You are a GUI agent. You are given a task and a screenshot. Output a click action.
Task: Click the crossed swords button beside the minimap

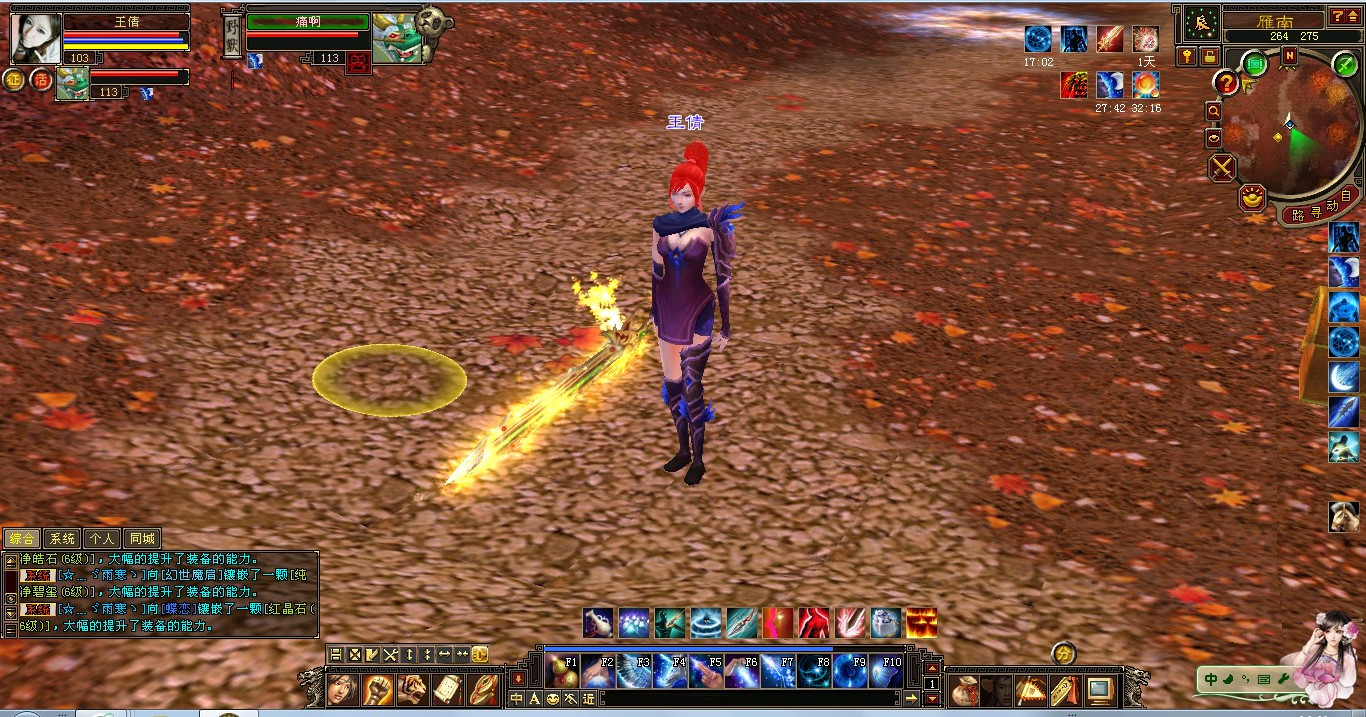(x=1222, y=167)
